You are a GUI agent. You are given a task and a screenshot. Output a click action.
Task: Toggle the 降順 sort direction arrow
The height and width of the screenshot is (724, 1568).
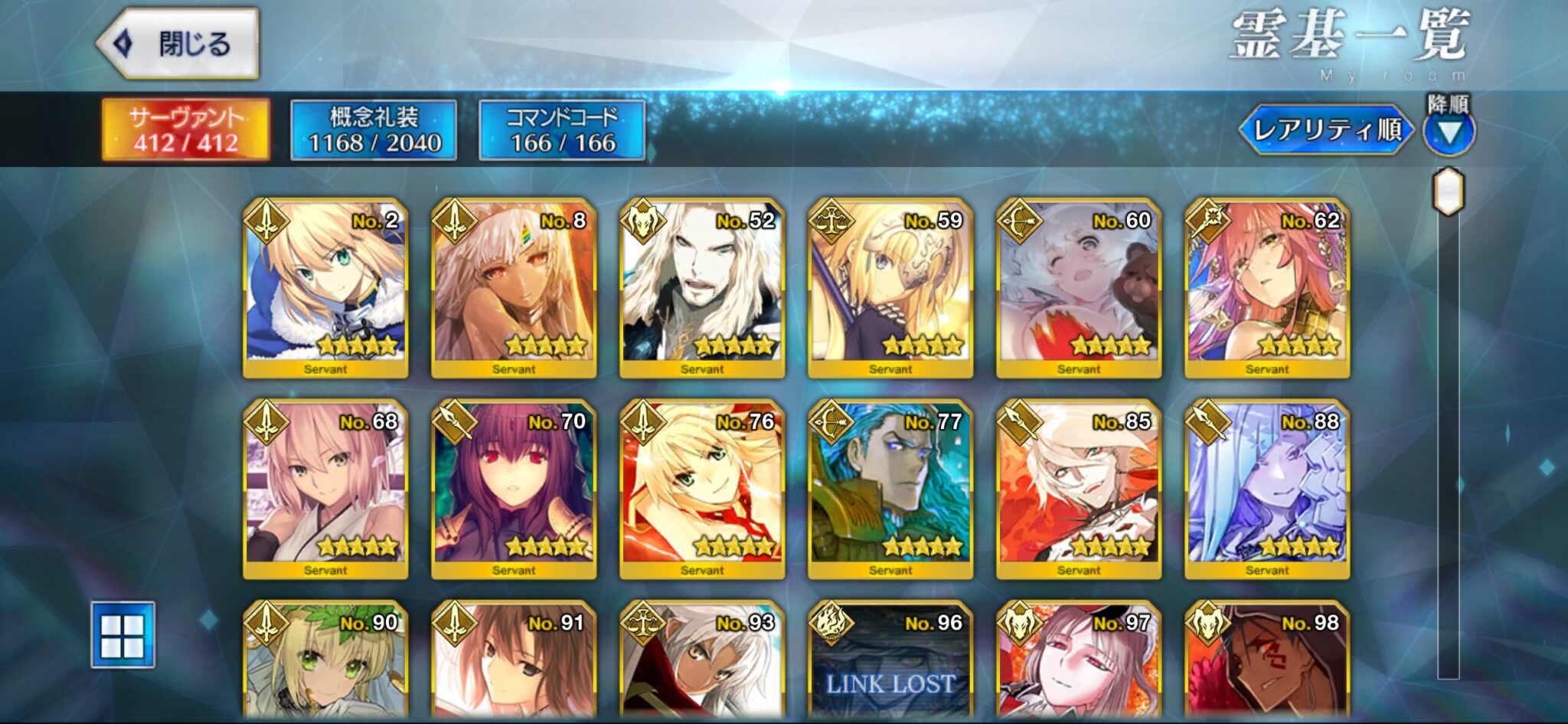click(x=1449, y=132)
